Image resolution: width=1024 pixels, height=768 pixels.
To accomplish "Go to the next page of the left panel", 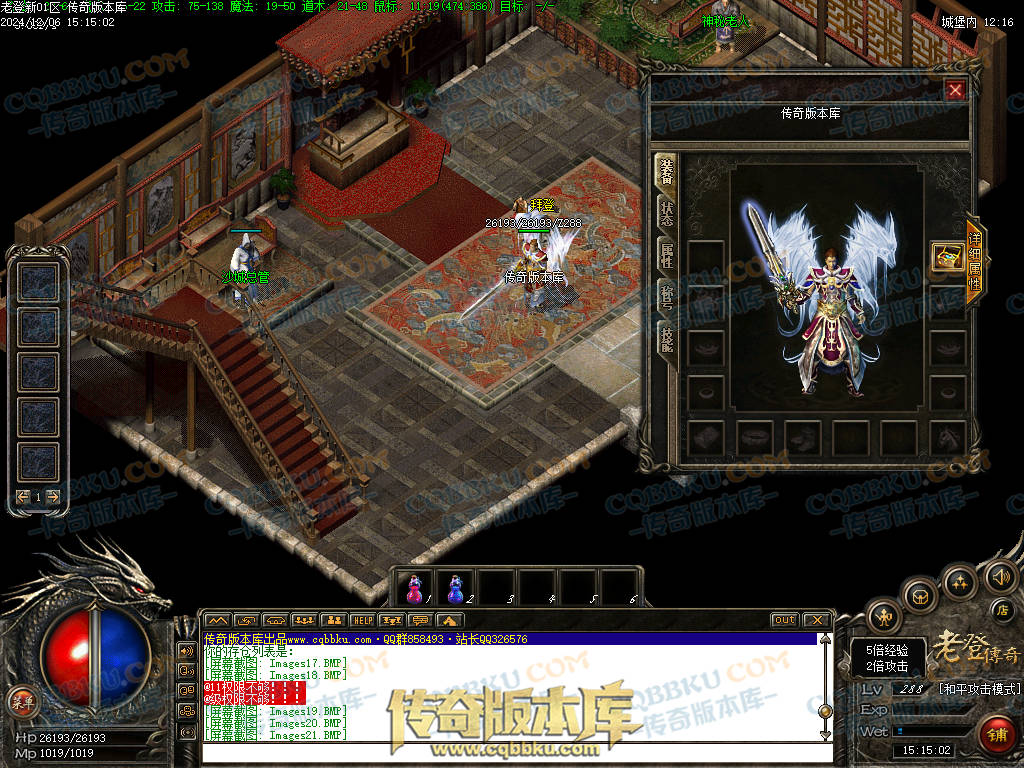I will [x=53, y=497].
